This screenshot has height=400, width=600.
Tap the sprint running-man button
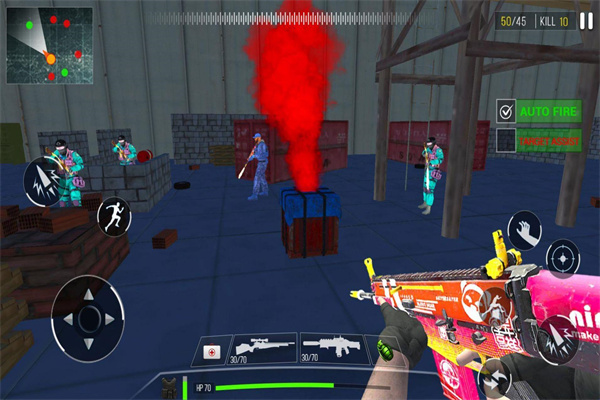tap(113, 214)
